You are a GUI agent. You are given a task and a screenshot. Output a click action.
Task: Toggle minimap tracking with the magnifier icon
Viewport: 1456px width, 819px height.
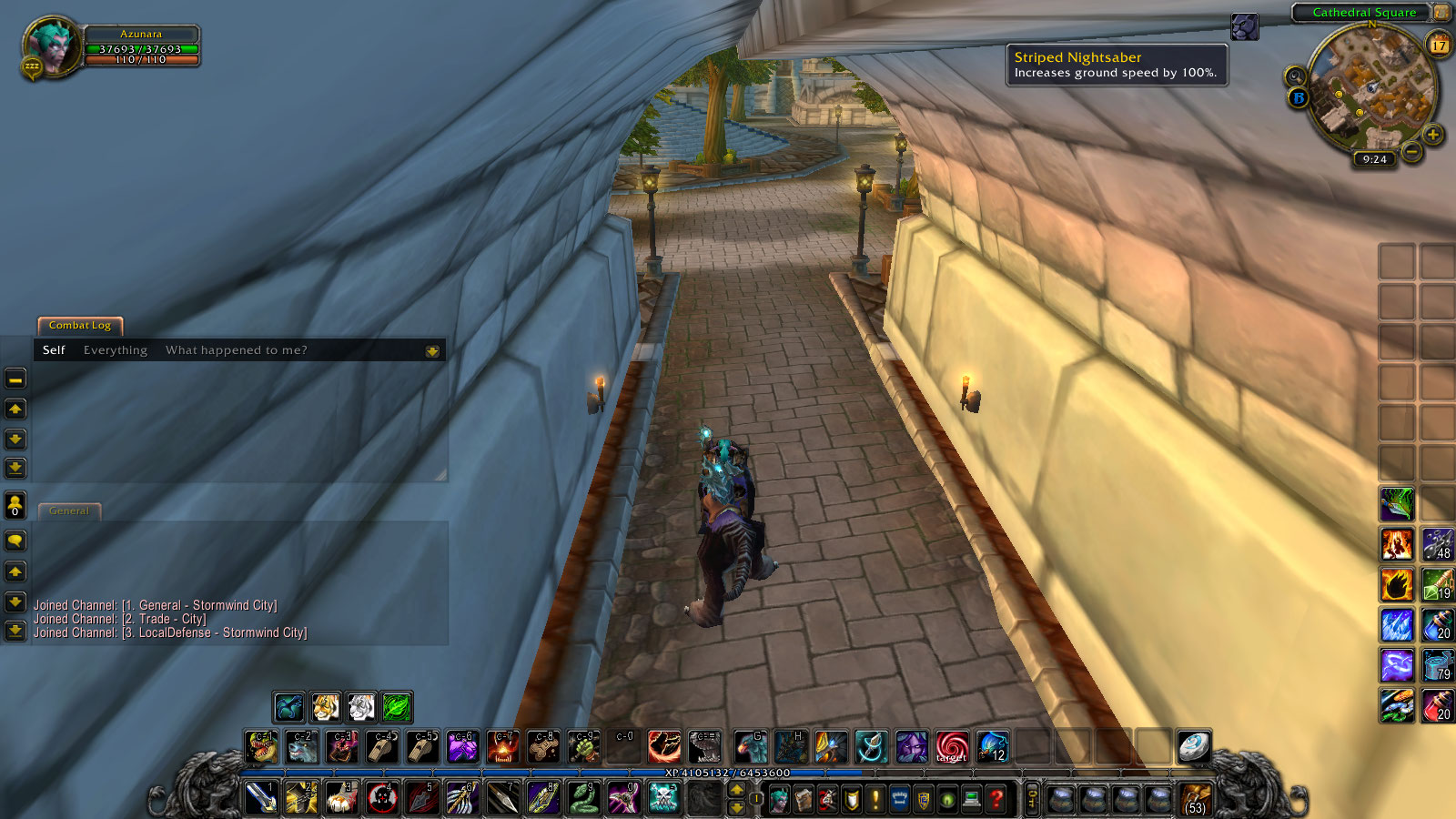pyautogui.click(x=1295, y=76)
